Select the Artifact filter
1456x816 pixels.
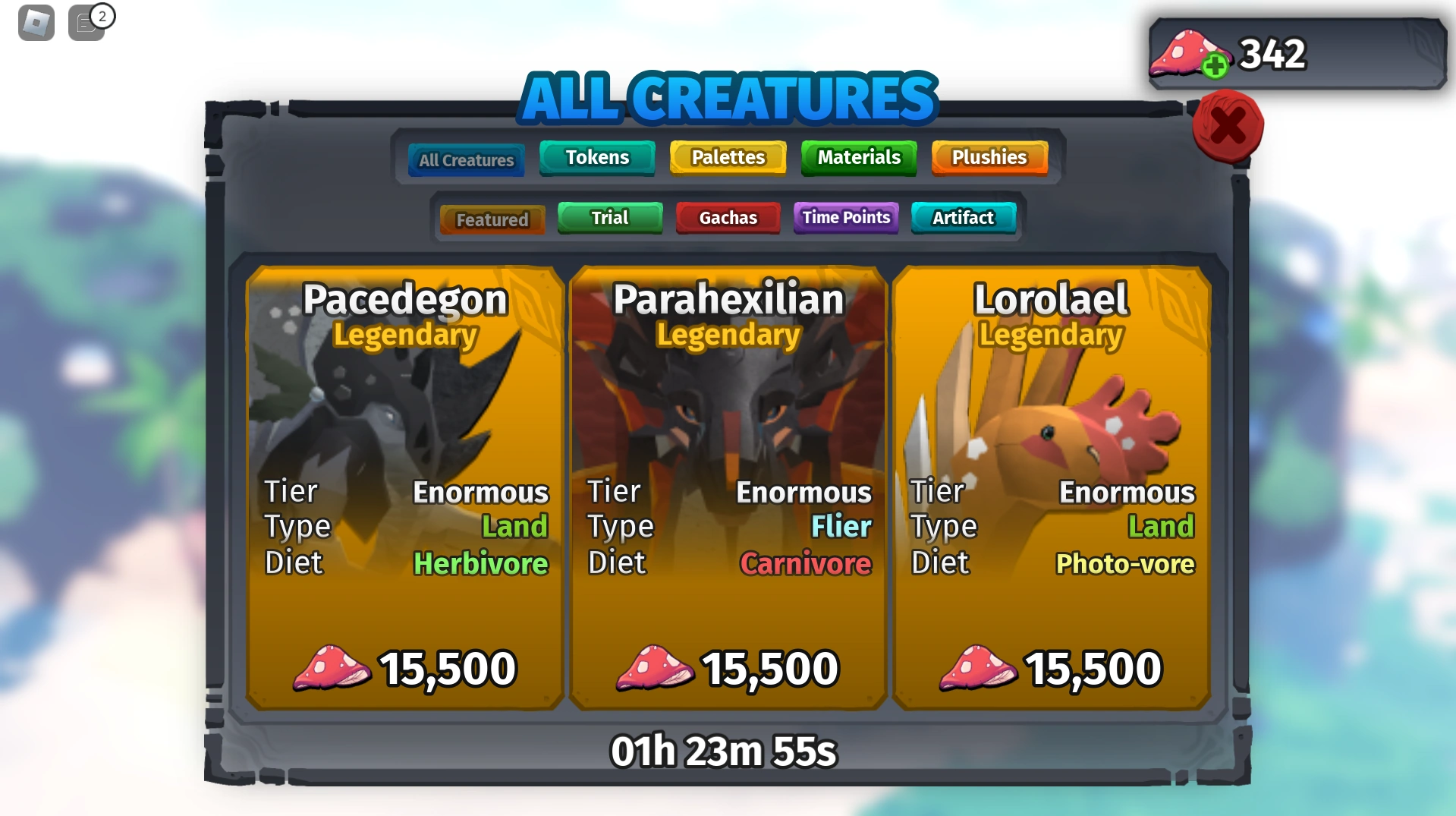click(963, 218)
